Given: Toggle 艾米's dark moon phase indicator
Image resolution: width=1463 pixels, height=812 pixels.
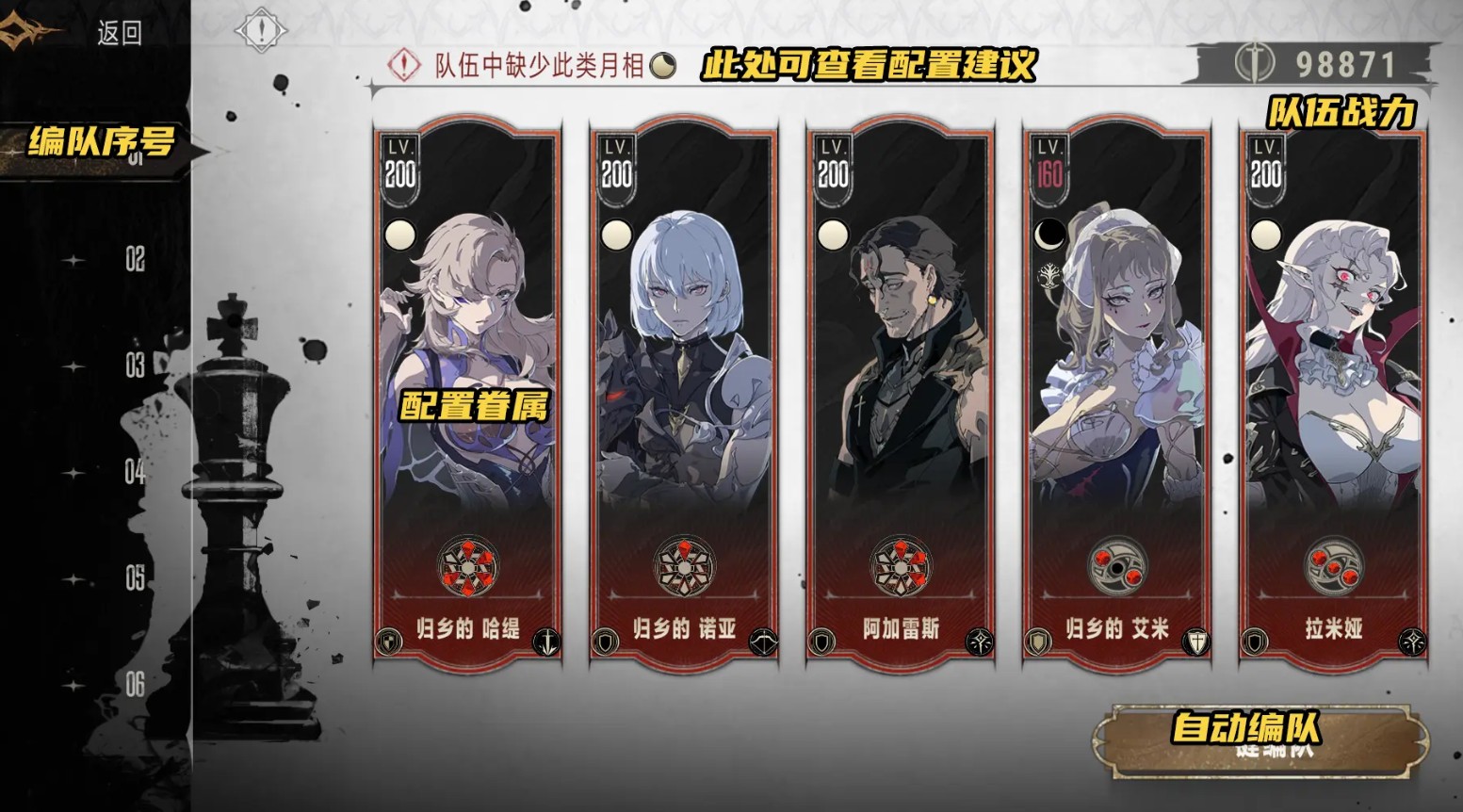Looking at the screenshot, I should 1048,235.
